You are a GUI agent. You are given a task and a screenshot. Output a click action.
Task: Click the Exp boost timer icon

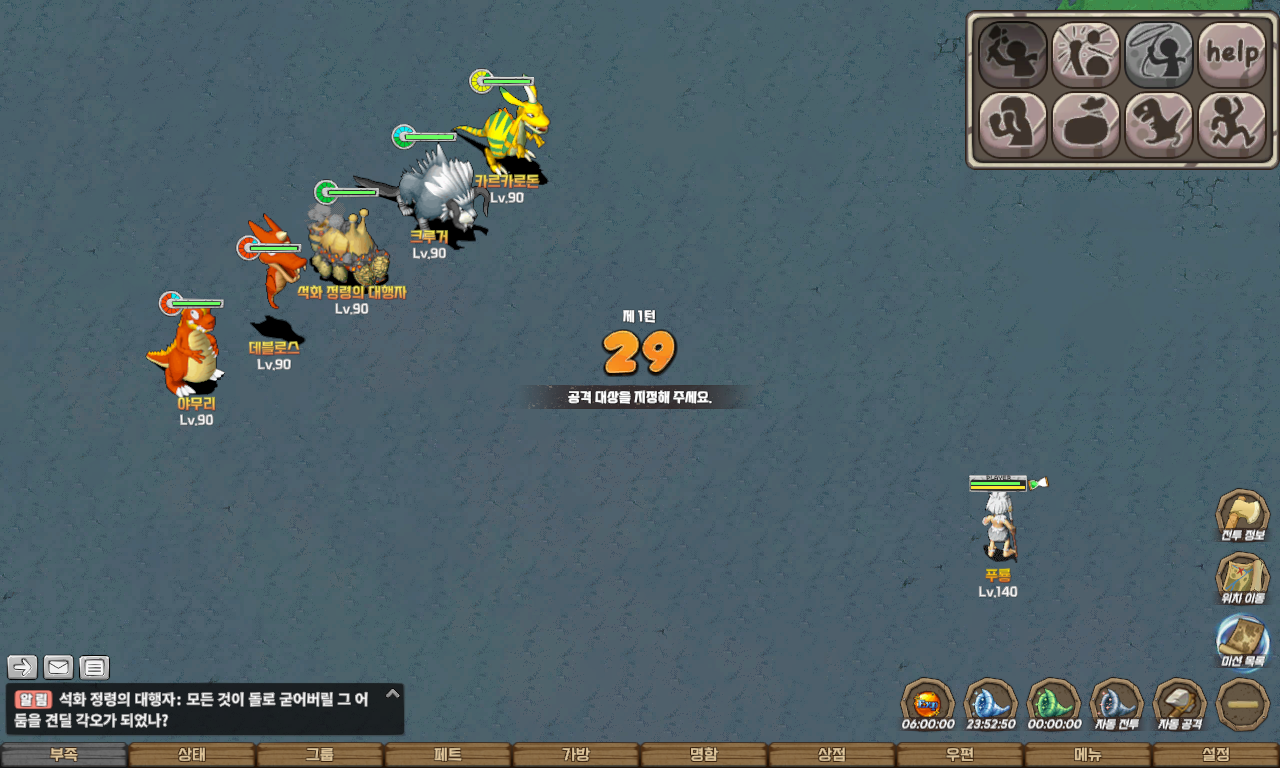point(927,704)
